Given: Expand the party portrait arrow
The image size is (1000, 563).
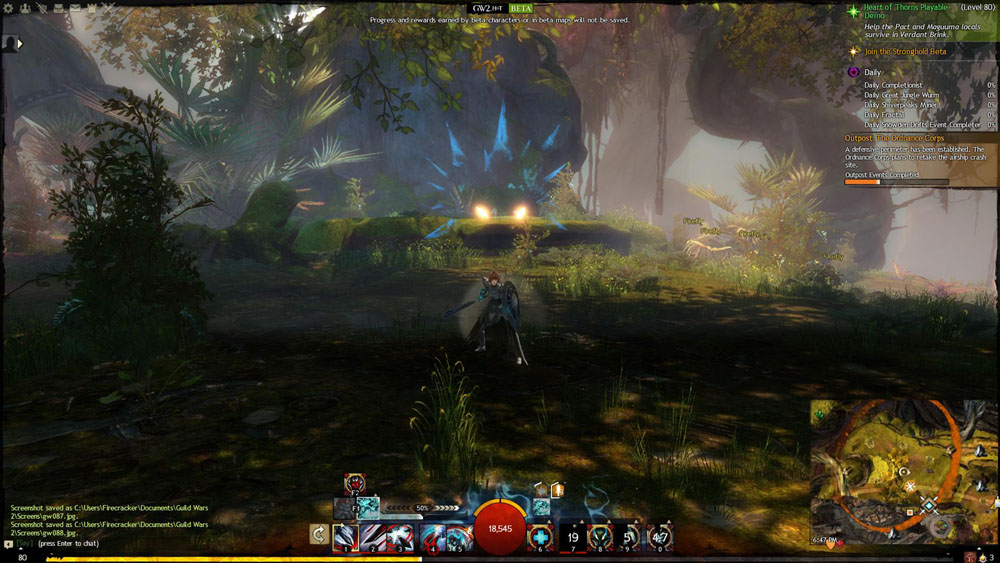Looking at the screenshot, I should pyautogui.click(x=19, y=44).
